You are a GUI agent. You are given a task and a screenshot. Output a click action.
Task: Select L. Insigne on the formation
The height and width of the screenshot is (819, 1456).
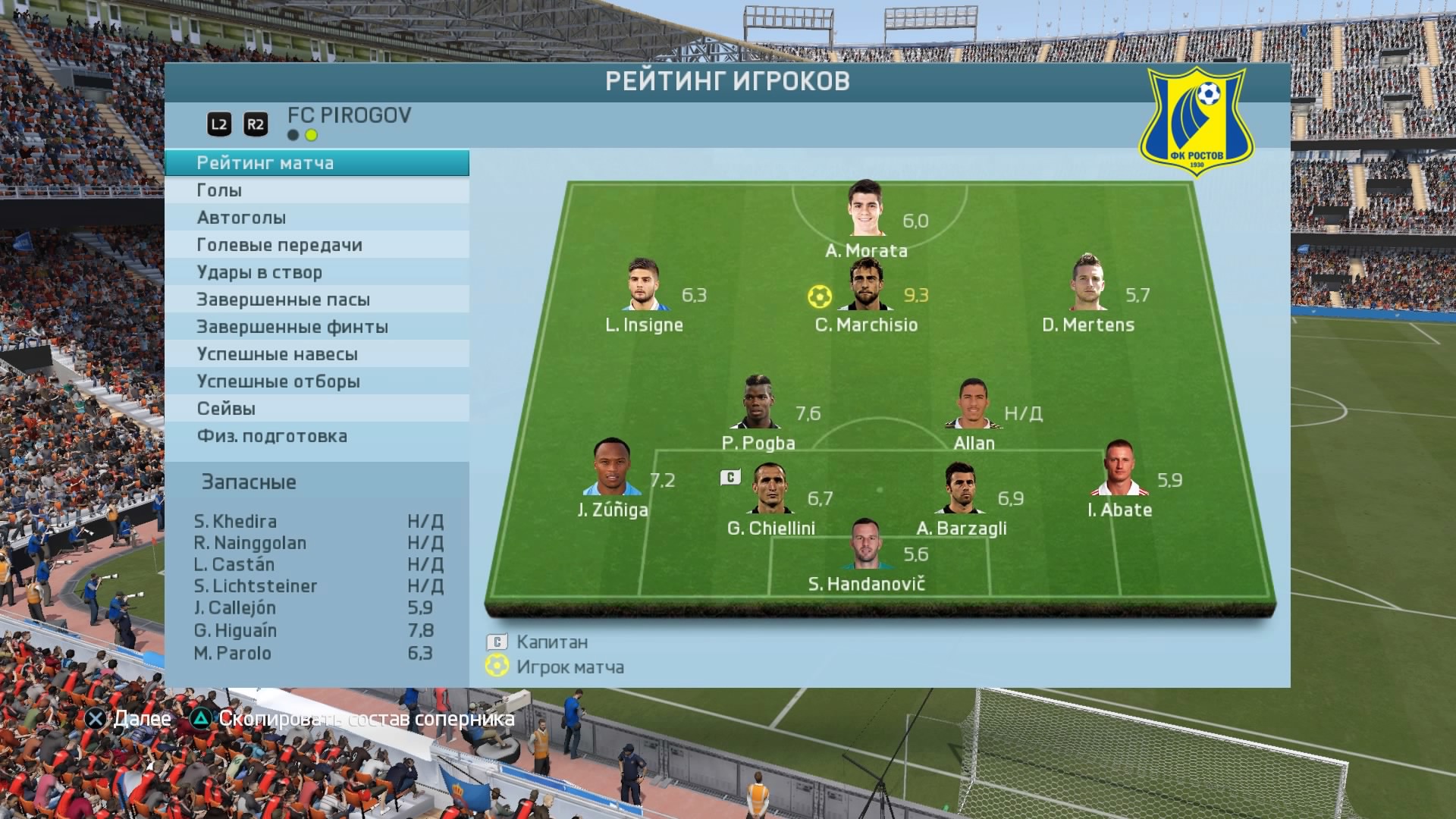click(x=645, y=284)
